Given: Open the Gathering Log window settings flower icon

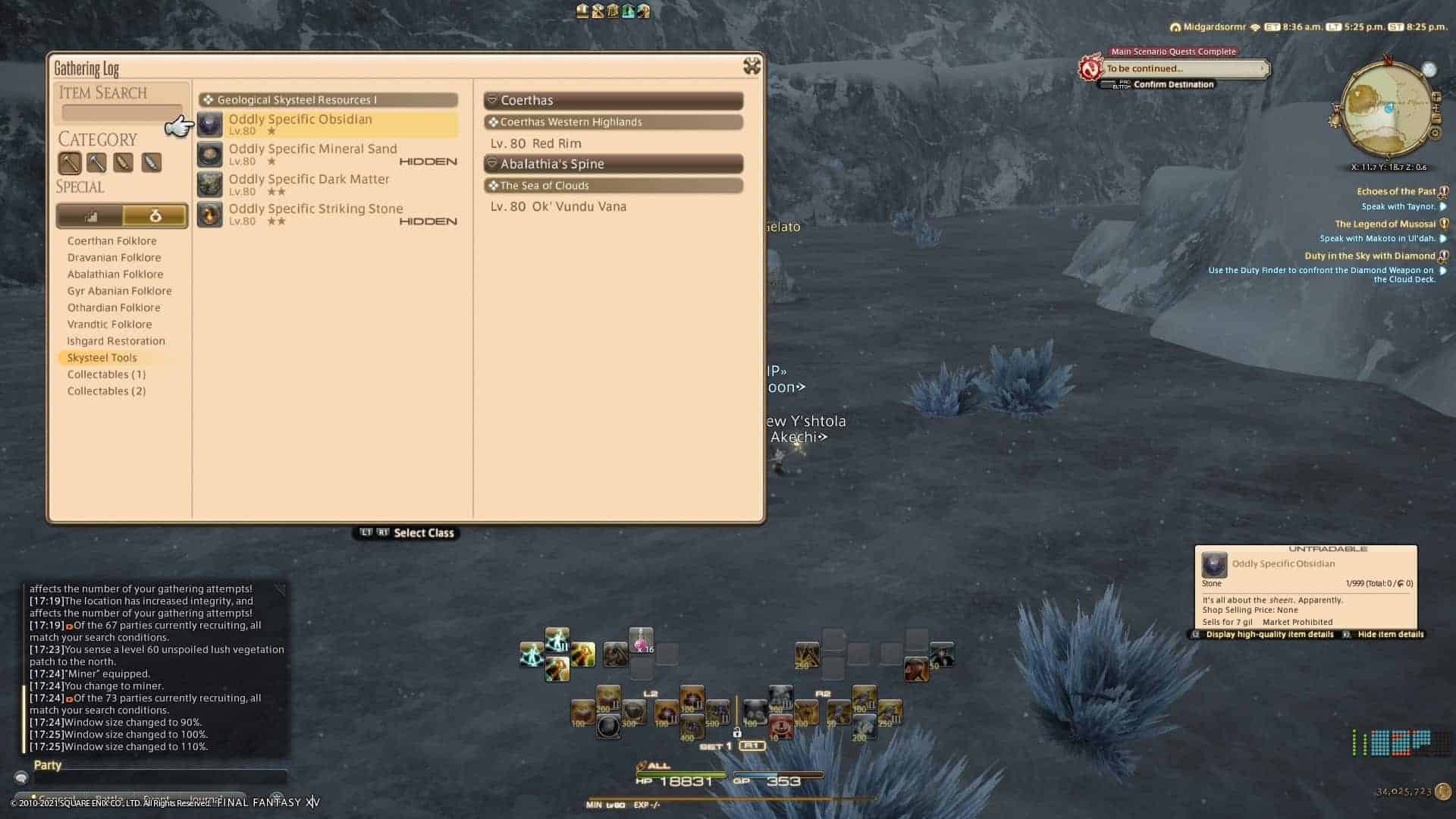Looking at the screenshot, I should coord(751,67).
